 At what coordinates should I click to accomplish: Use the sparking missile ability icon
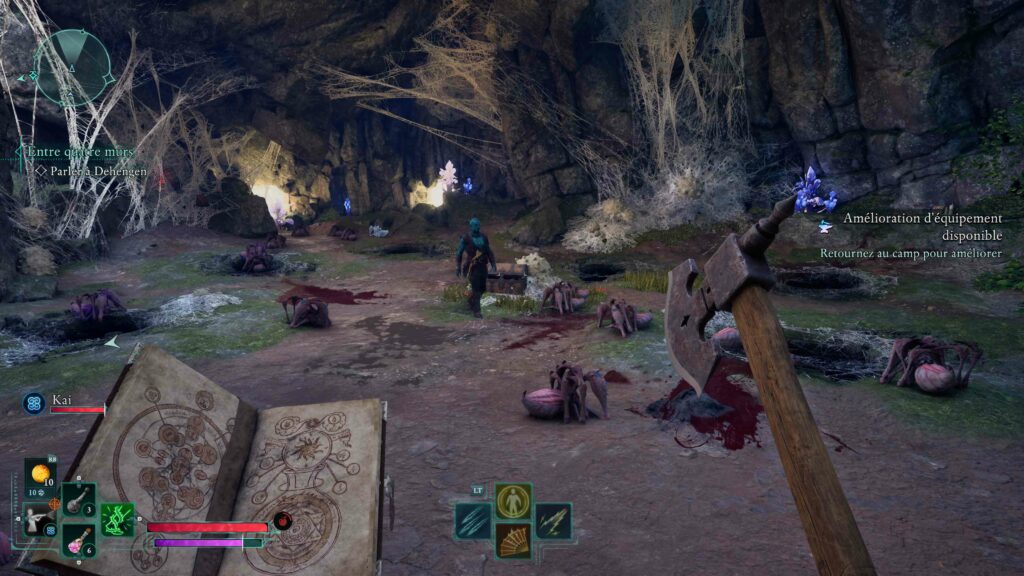tap(553, 521)
